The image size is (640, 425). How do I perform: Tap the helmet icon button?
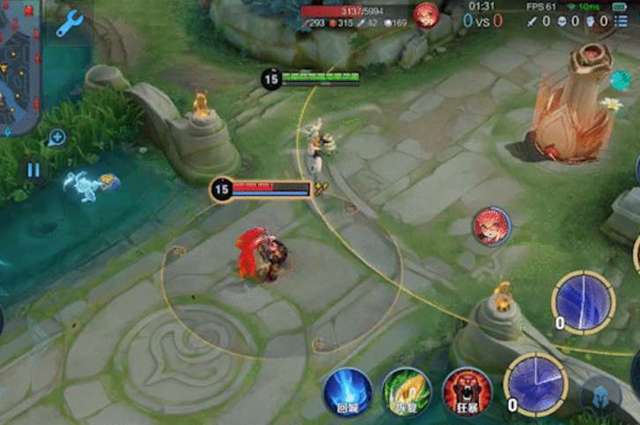601,397
